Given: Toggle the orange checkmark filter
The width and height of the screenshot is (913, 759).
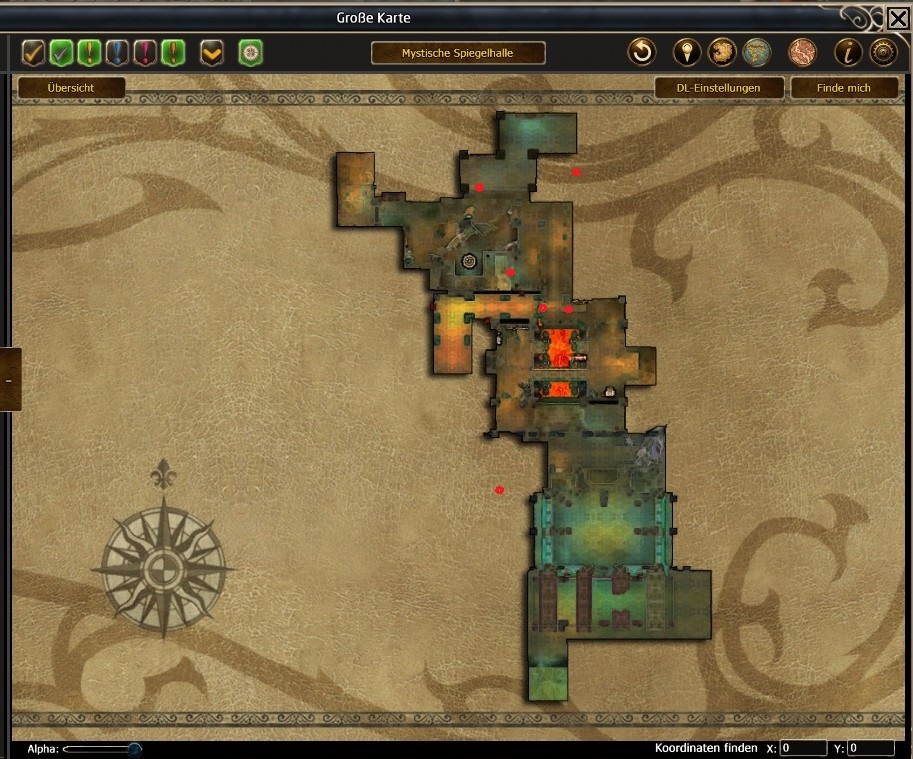Looking at the screenshot, I should [34, 52].
